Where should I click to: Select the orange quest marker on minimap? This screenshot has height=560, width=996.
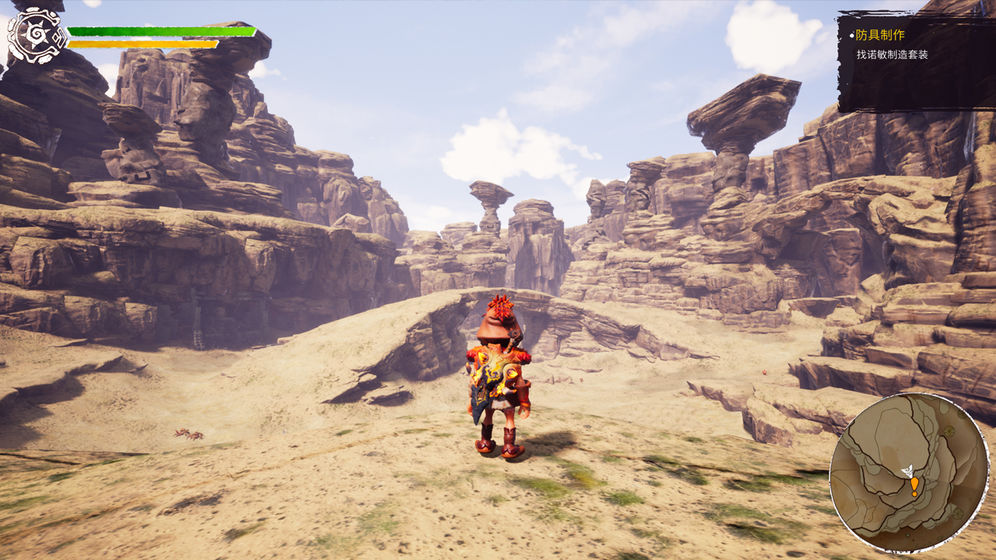pos(914,486)
